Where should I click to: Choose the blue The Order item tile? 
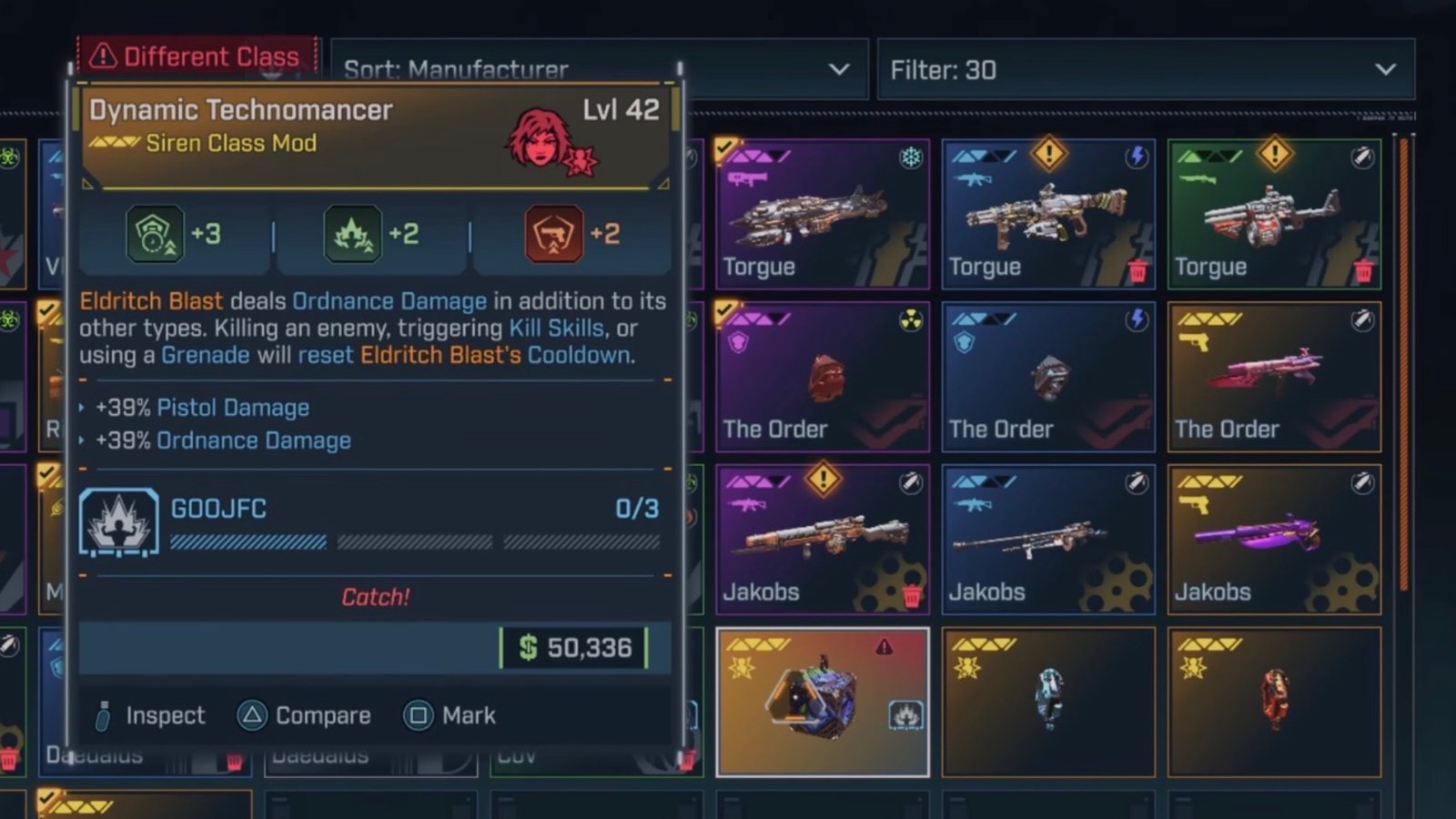click(x=1047, y=377)
